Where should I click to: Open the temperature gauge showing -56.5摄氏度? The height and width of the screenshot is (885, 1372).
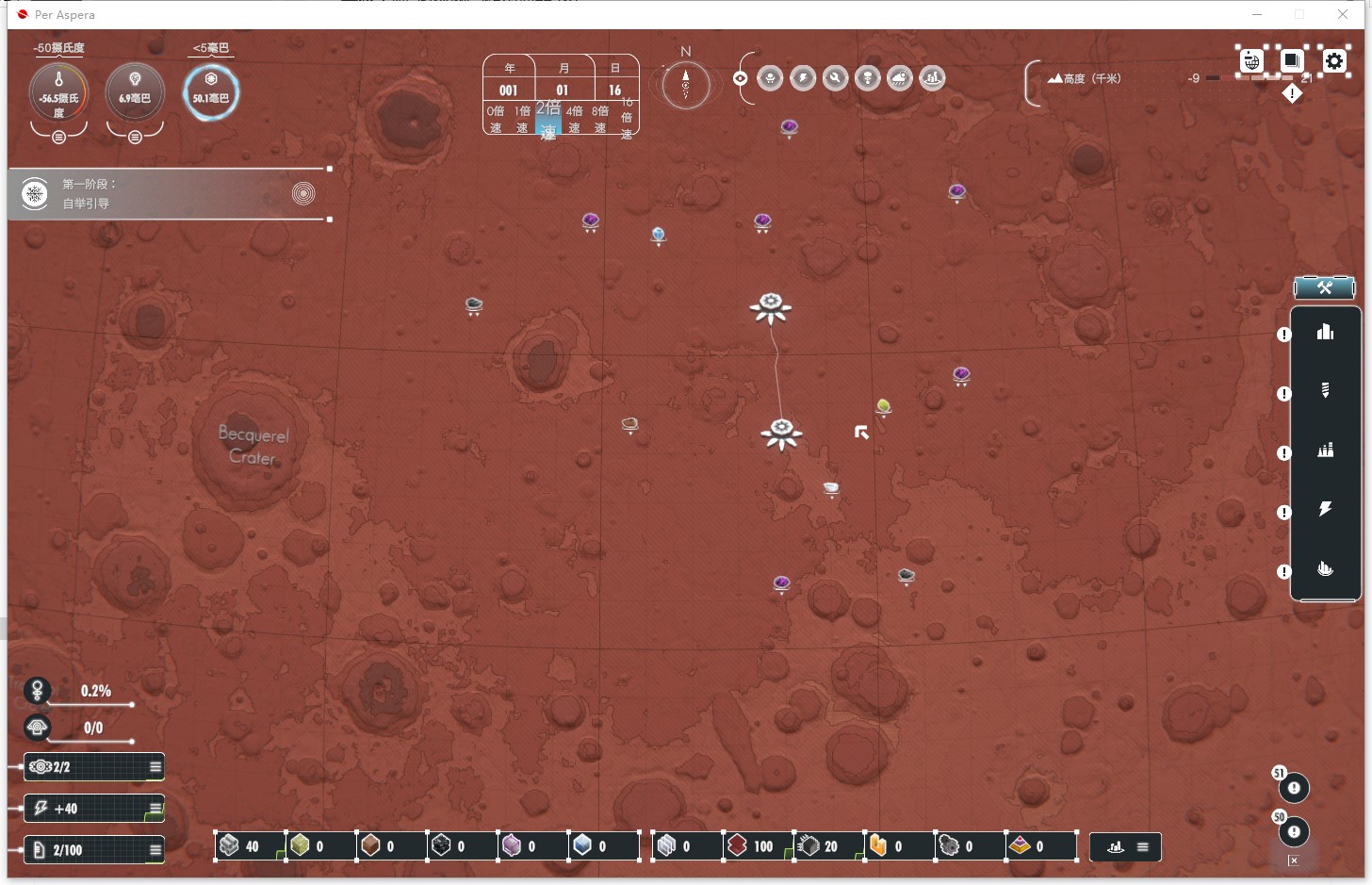(58, 94)
